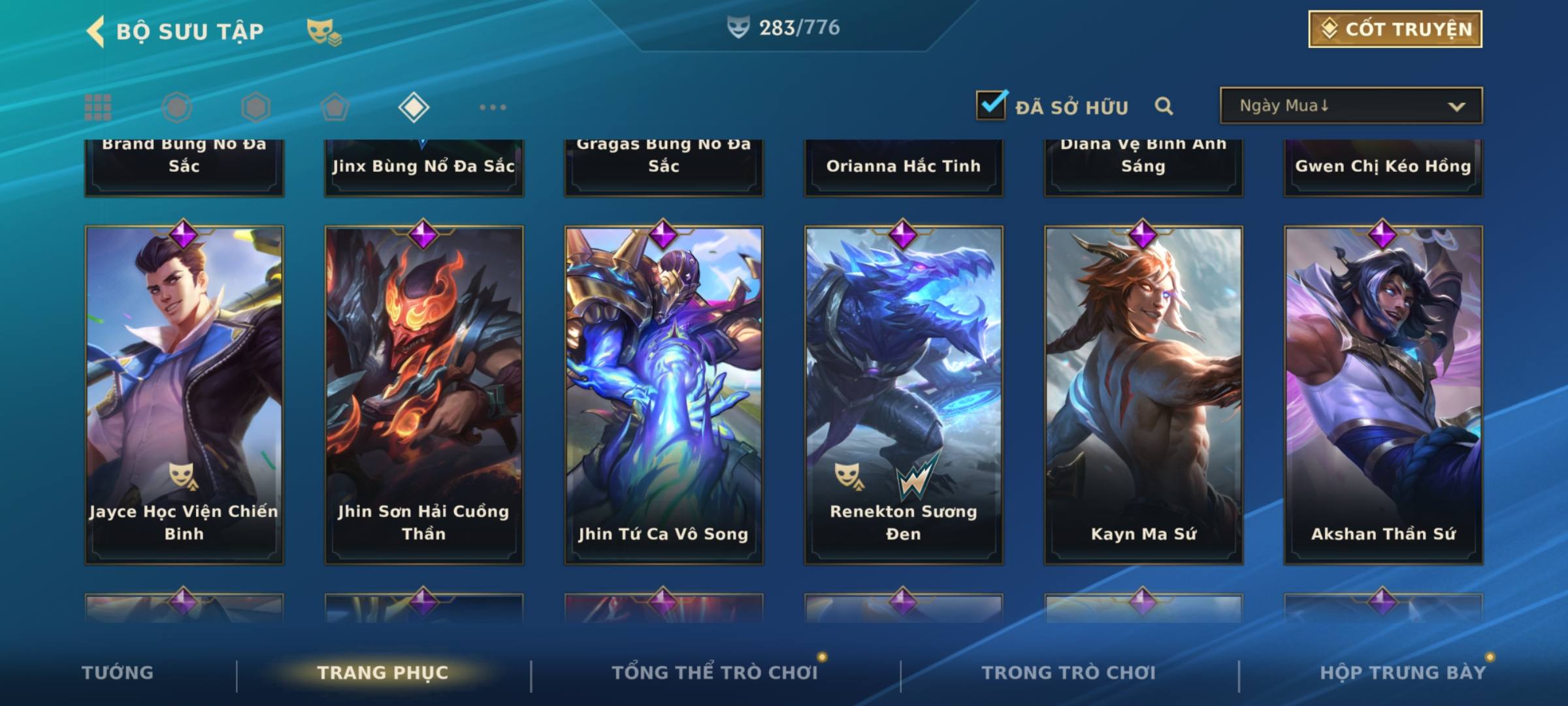1568x706 pixels.
Task: Go to Hộp Trưng Bày tab
Action: pyautogui.click(x=1403, y=673)
